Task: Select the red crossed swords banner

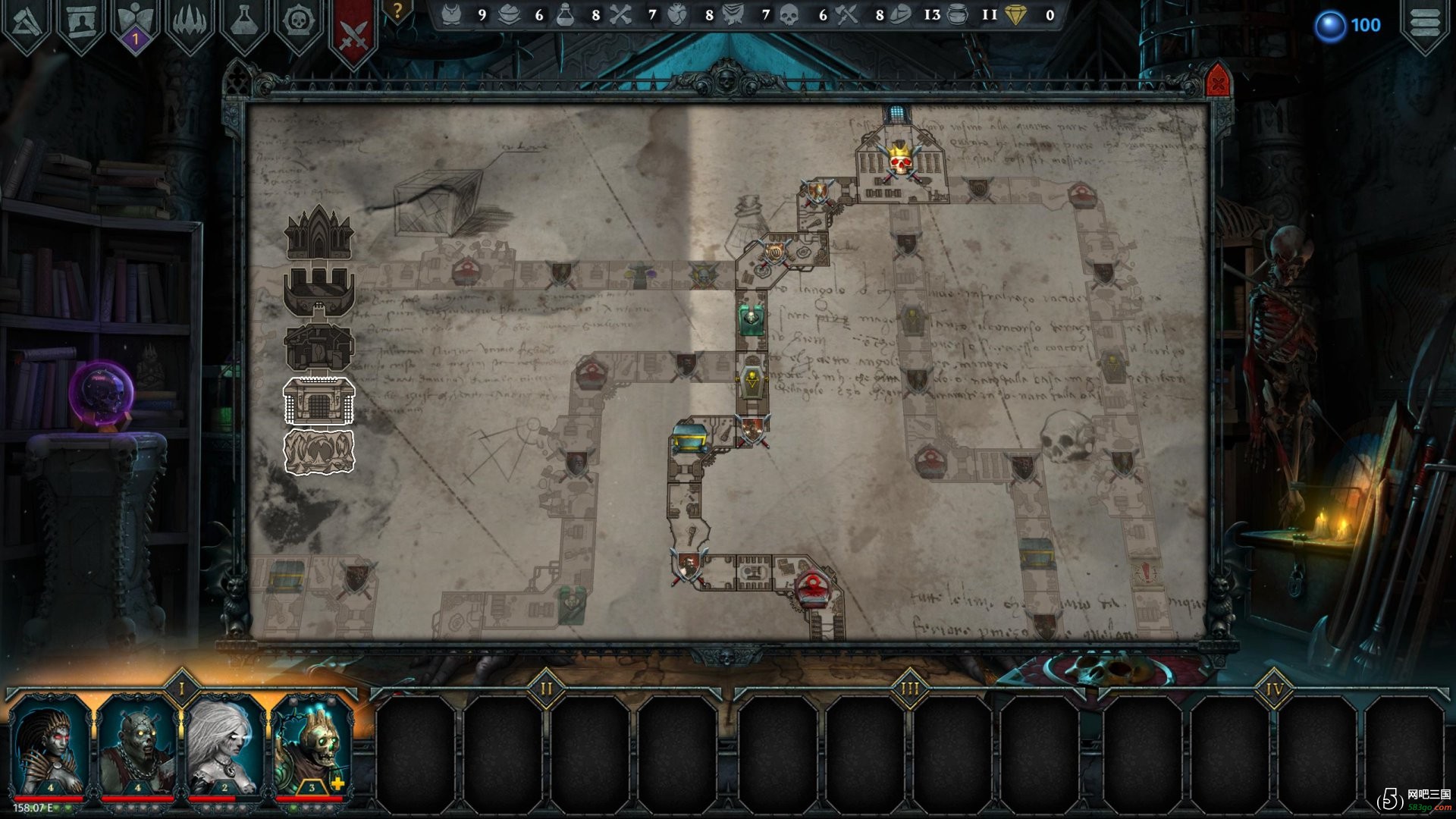Action: coord(353,30)
